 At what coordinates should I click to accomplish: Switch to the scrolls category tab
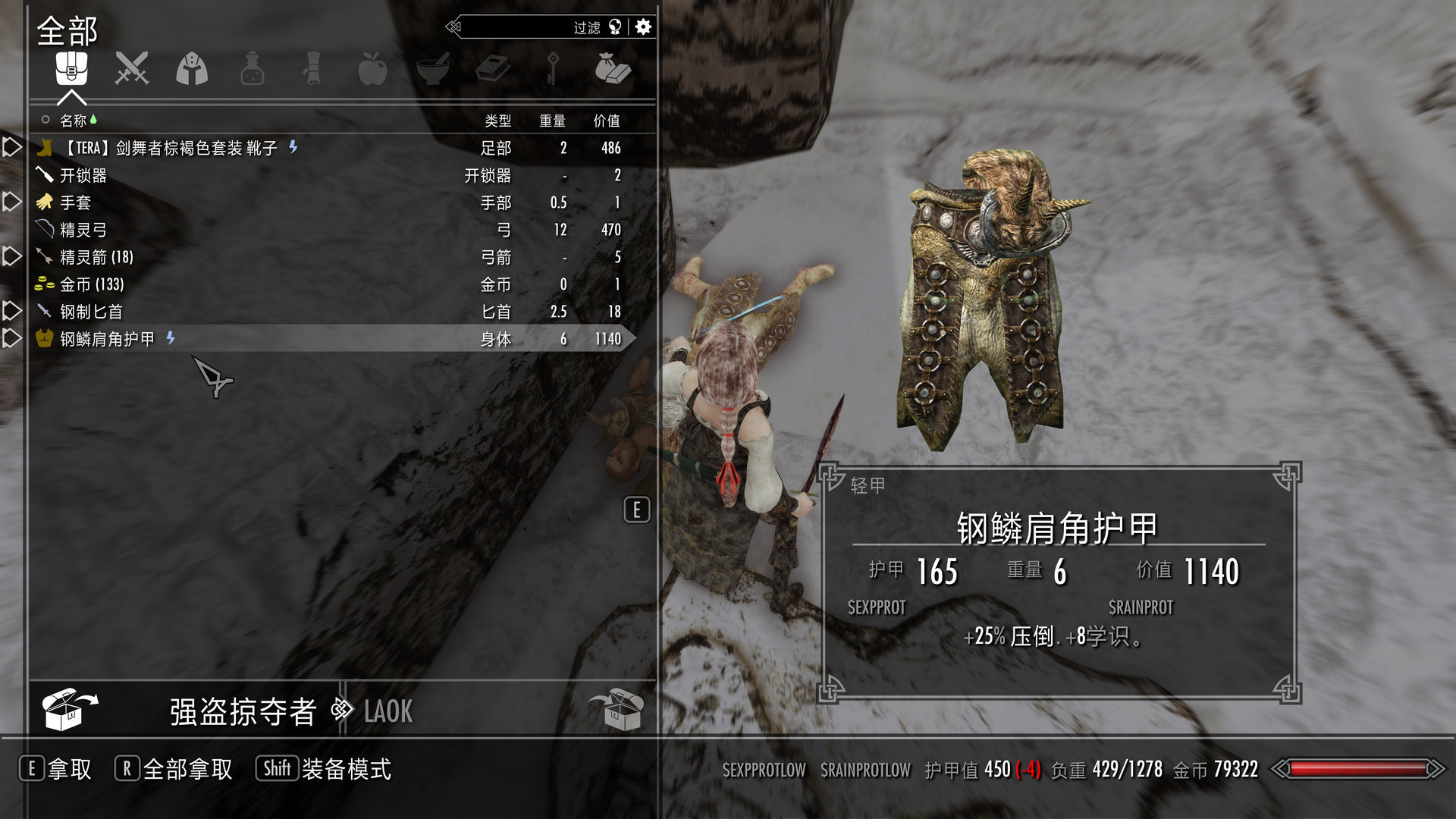point(312,69)
